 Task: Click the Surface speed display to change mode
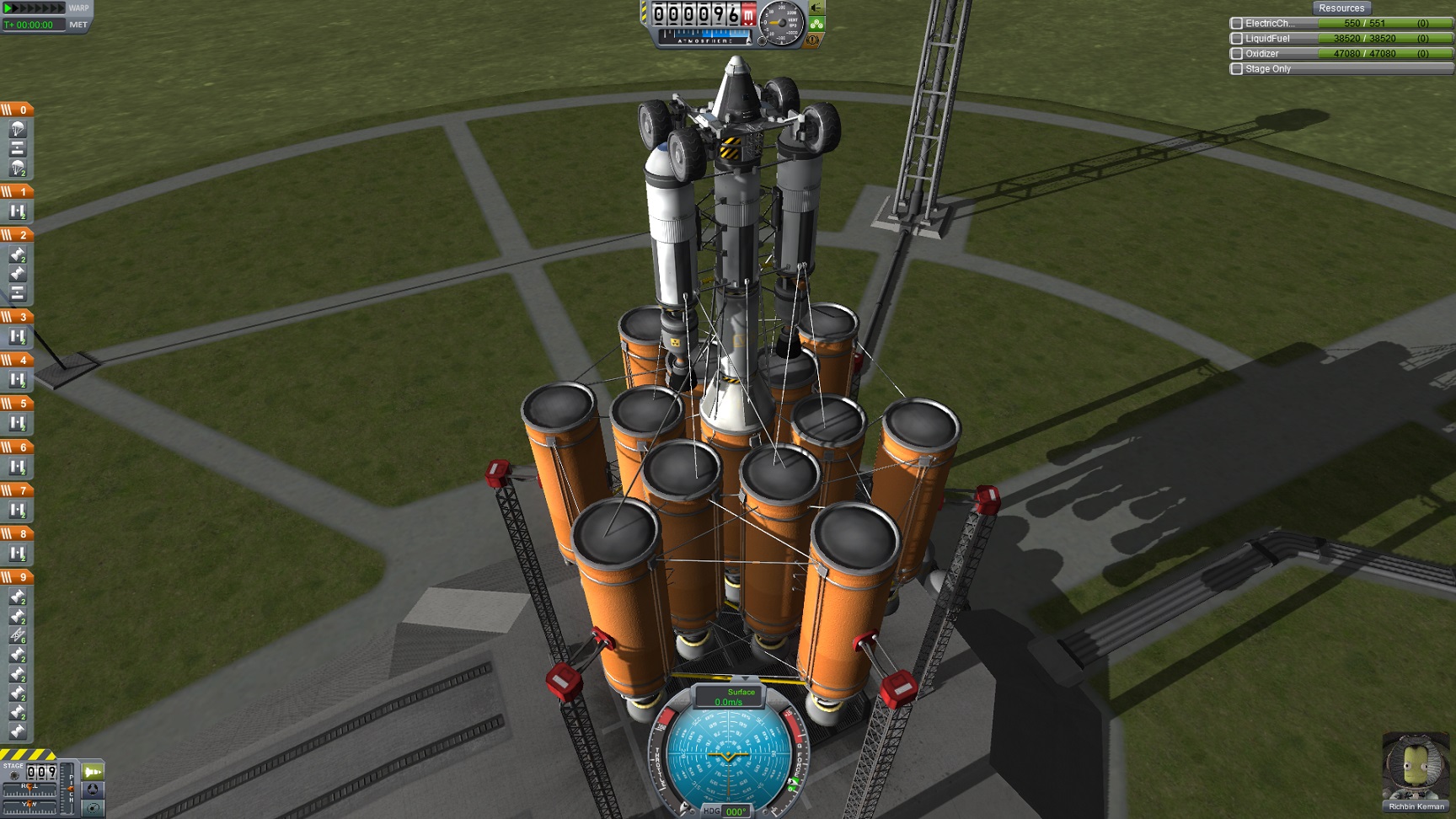click(730, 696)
